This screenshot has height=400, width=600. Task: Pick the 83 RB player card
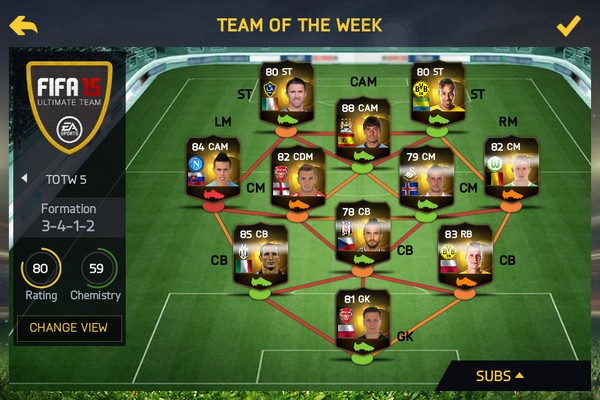[463, 255]
